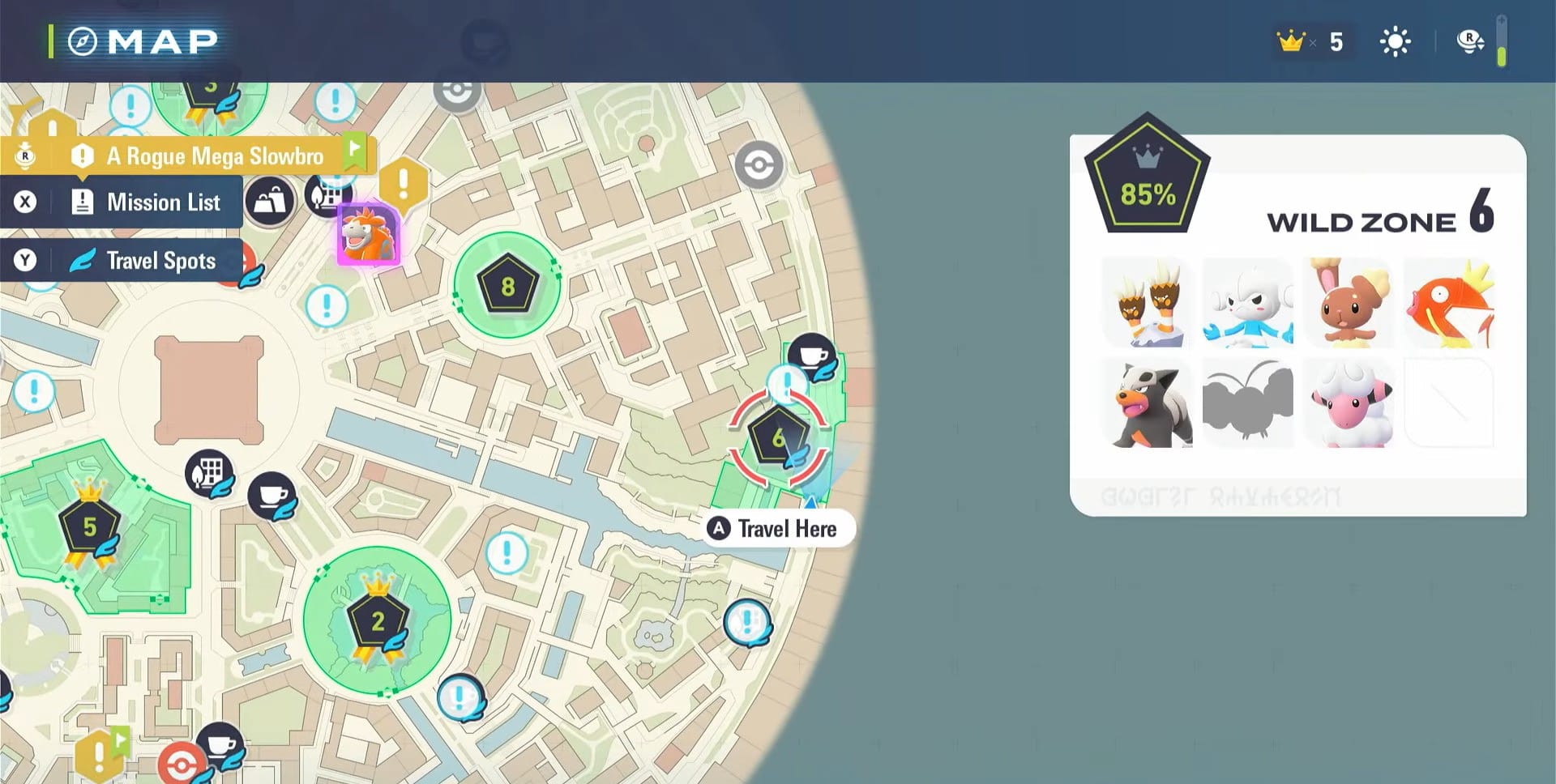Select the shopping bag marker on the map
This screenshot has height=784, width=1556.
tap(270, 199)
